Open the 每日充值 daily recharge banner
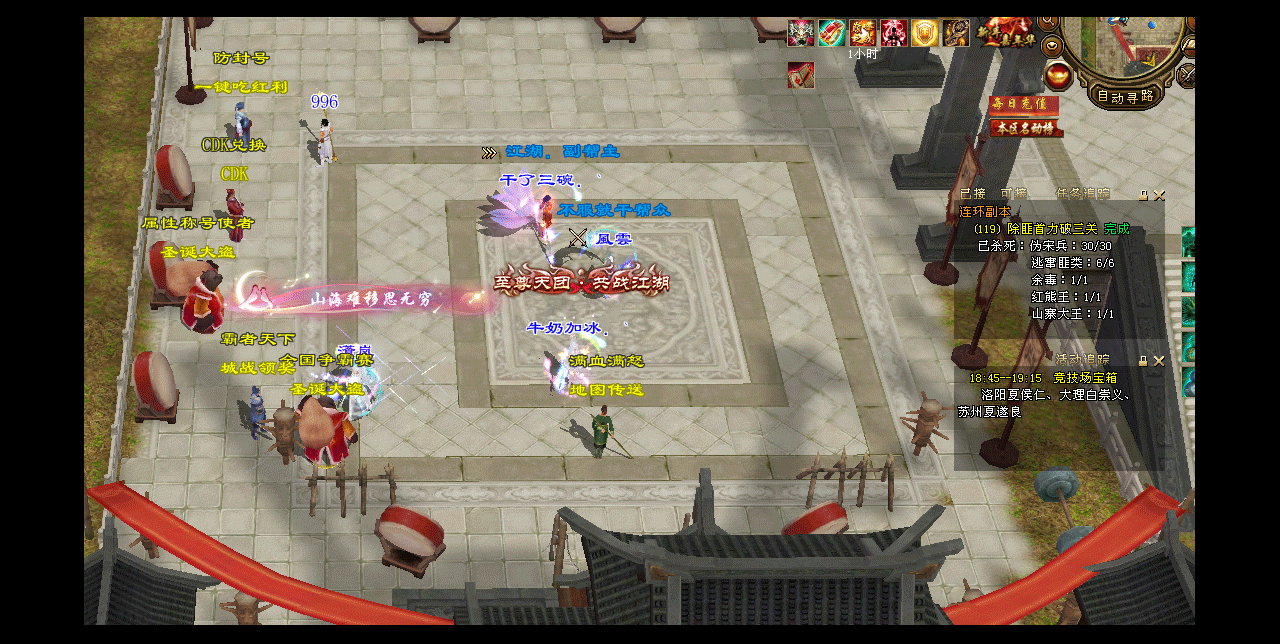This screenshot has width=1280, height=644. coord(1023,105)
